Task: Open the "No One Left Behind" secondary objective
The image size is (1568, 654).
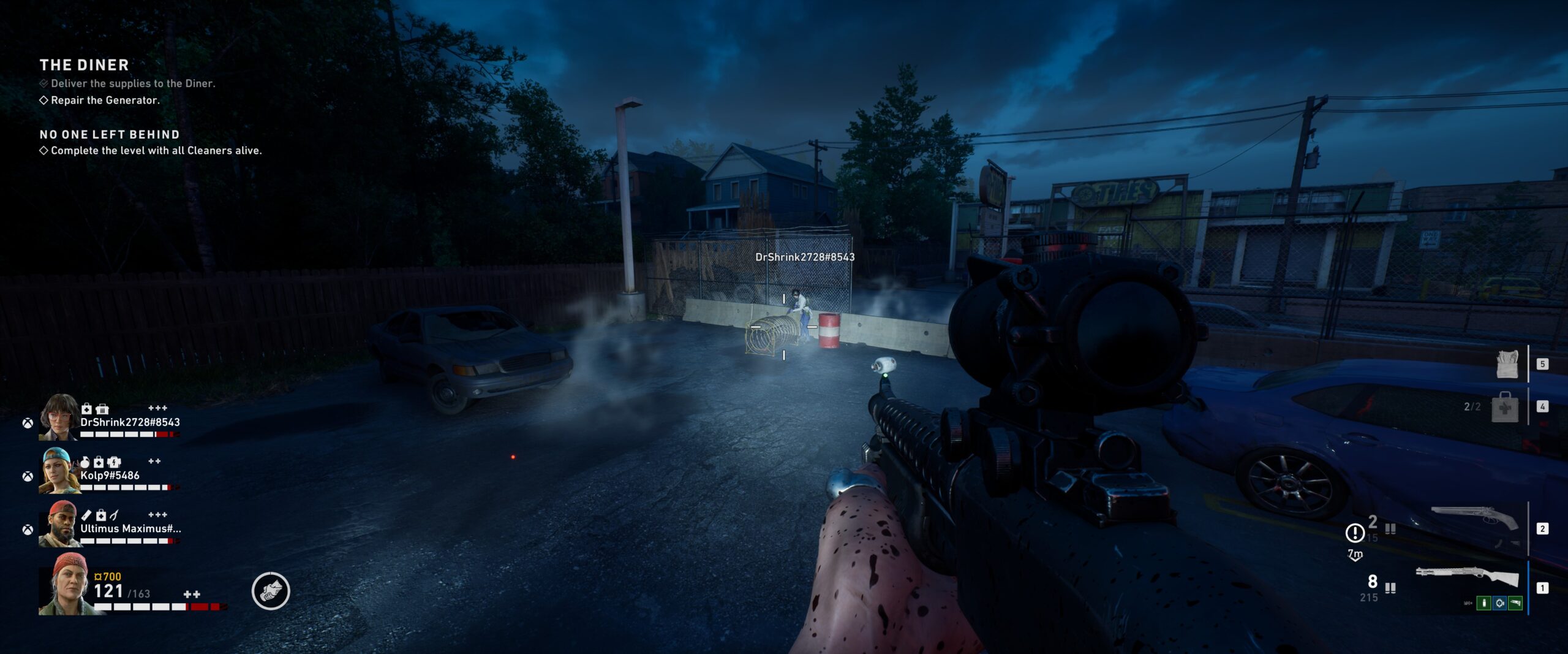Action: (x=110, y=134)
